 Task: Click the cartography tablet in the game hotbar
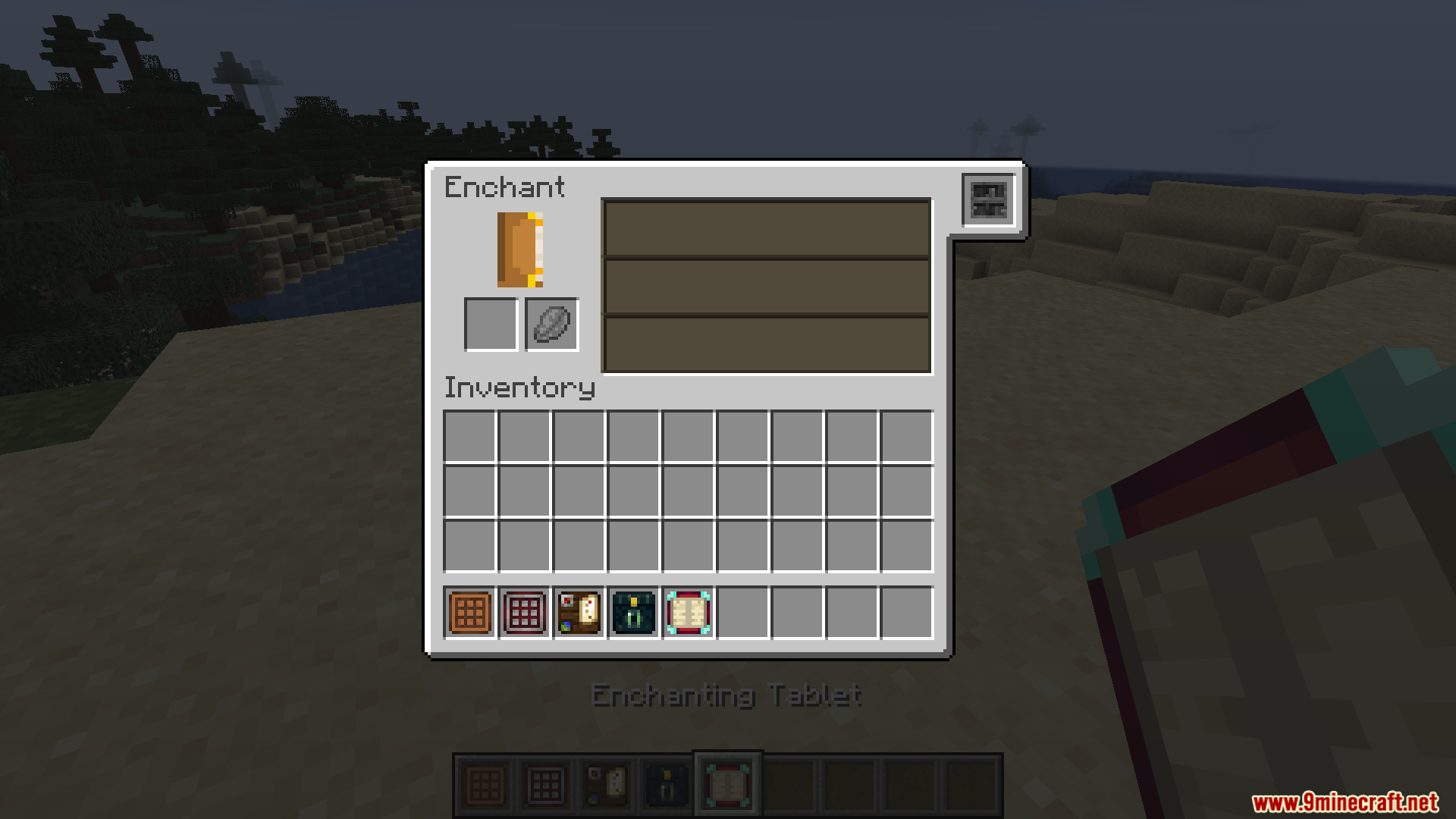click(x=605, y=781)
